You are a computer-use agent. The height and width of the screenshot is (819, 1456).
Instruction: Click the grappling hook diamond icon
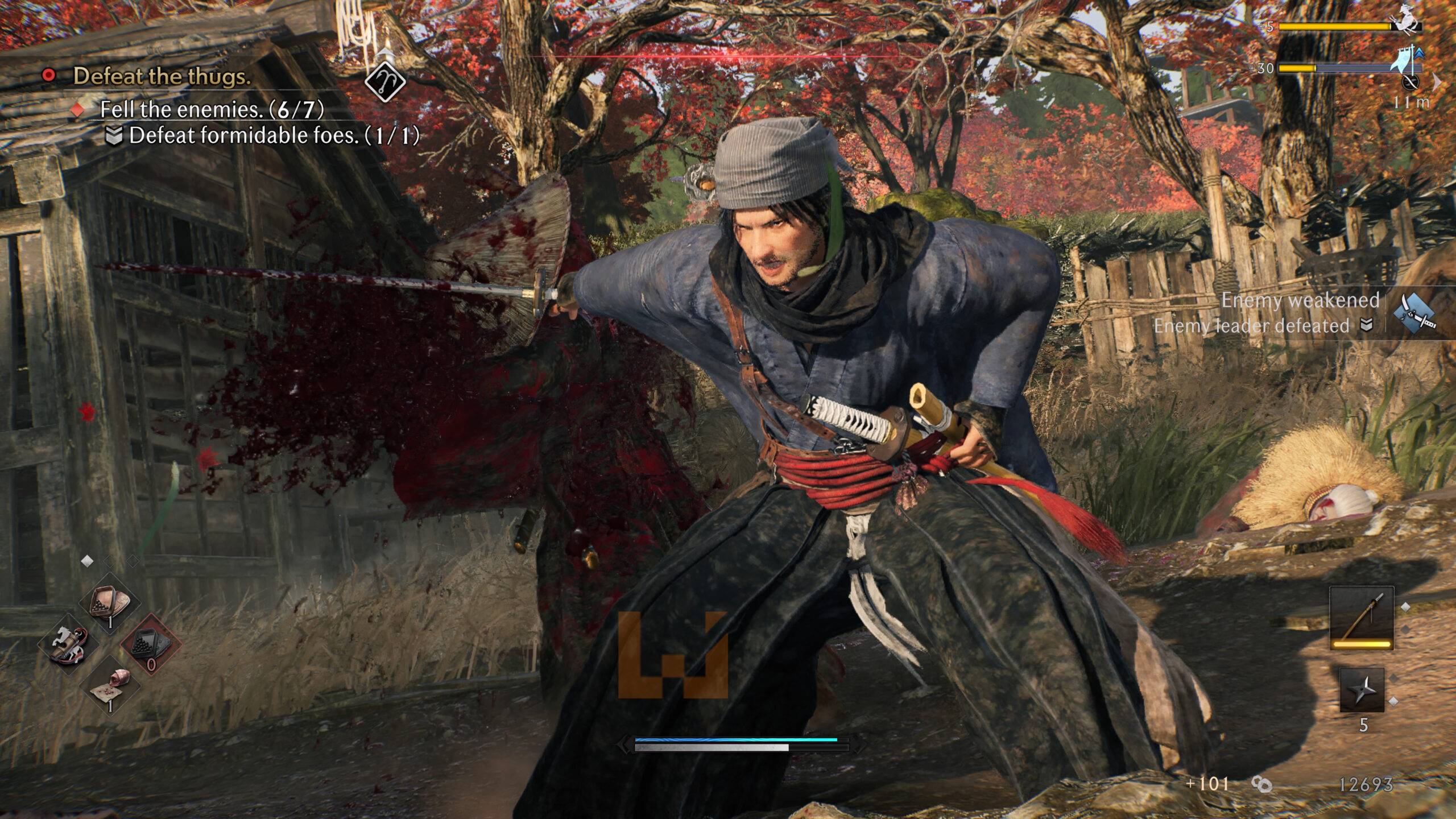tap(385, 81)
